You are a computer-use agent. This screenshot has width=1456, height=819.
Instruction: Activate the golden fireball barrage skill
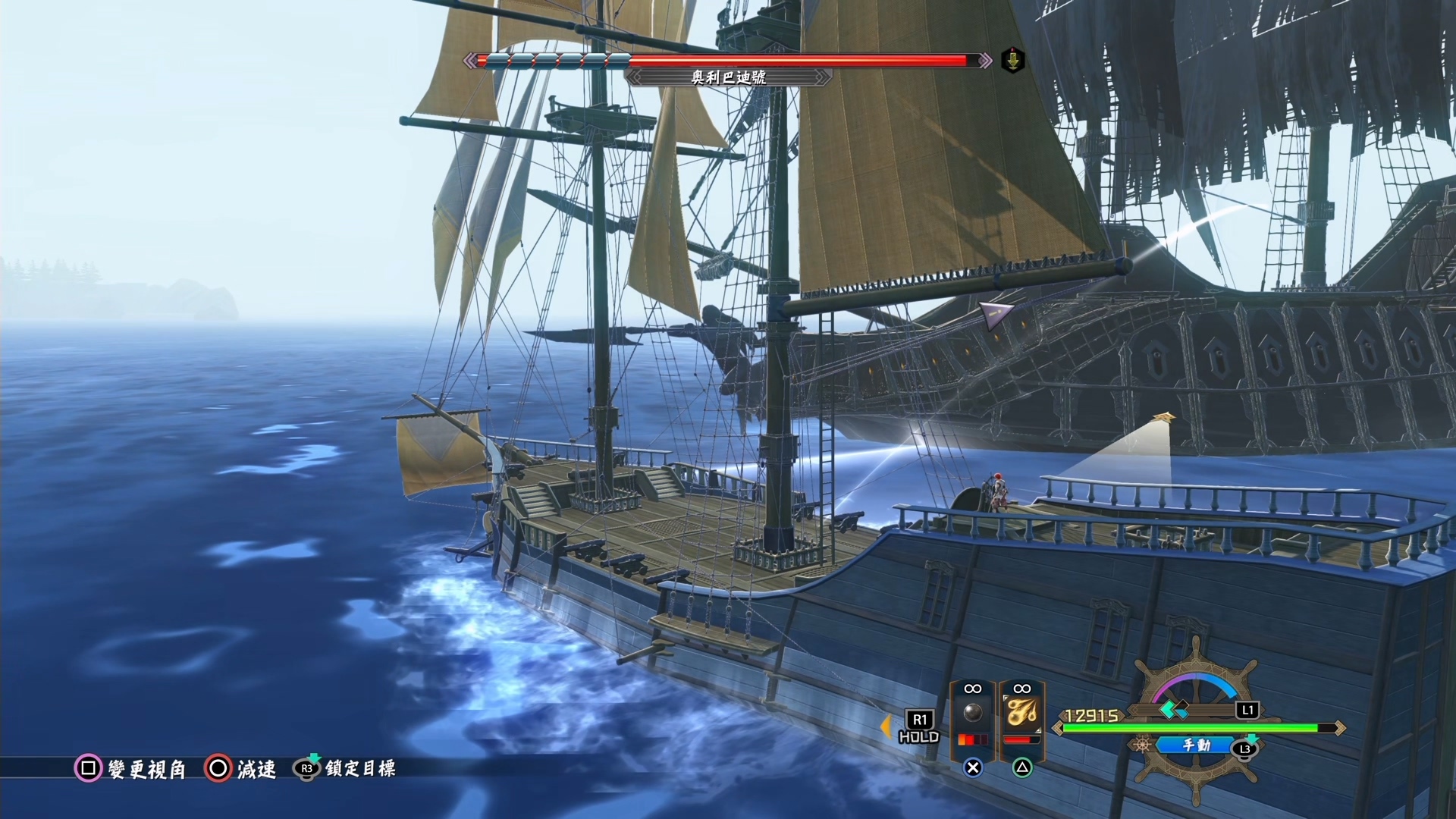1021,714
